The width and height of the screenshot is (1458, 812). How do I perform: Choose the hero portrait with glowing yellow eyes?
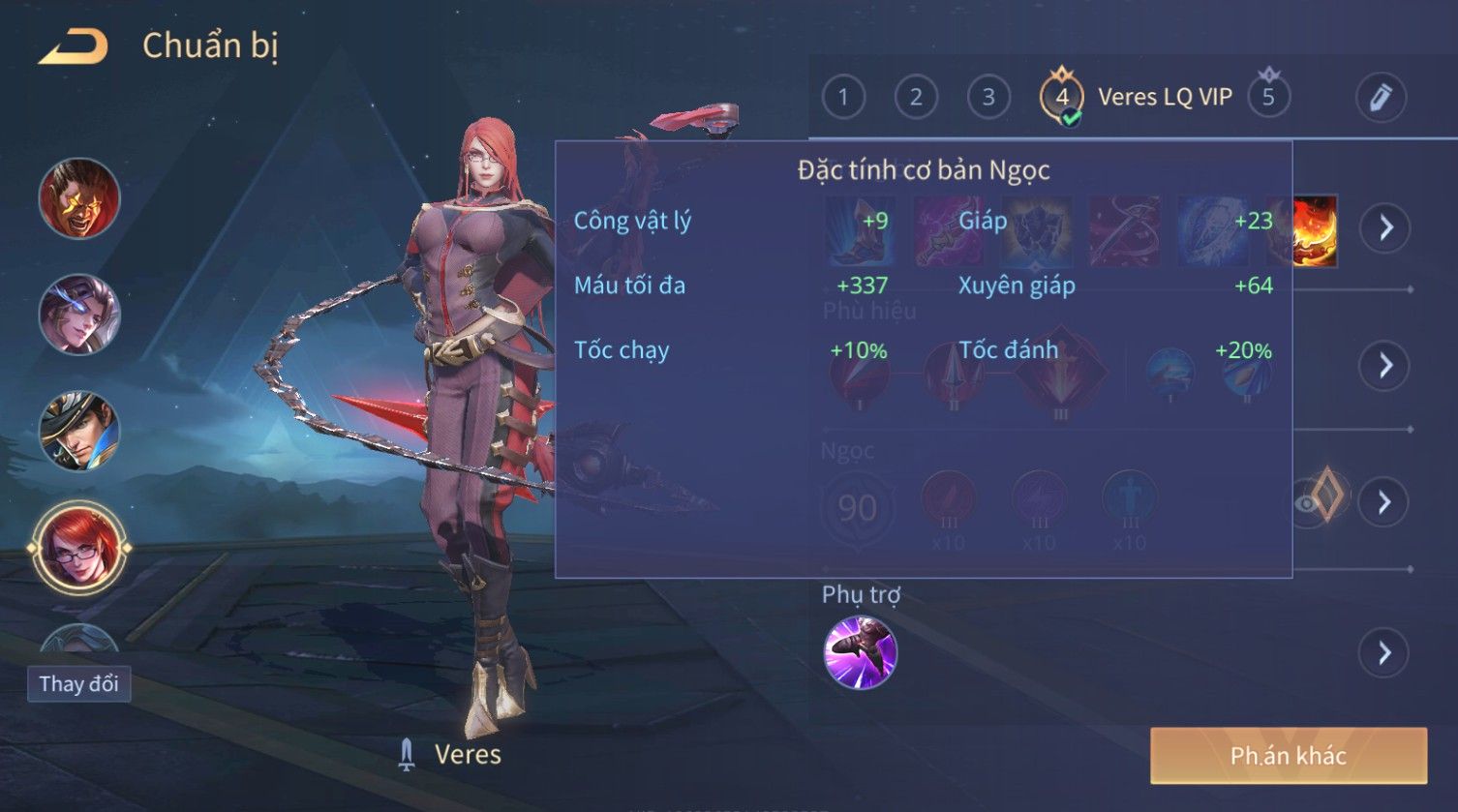point(79,198)
